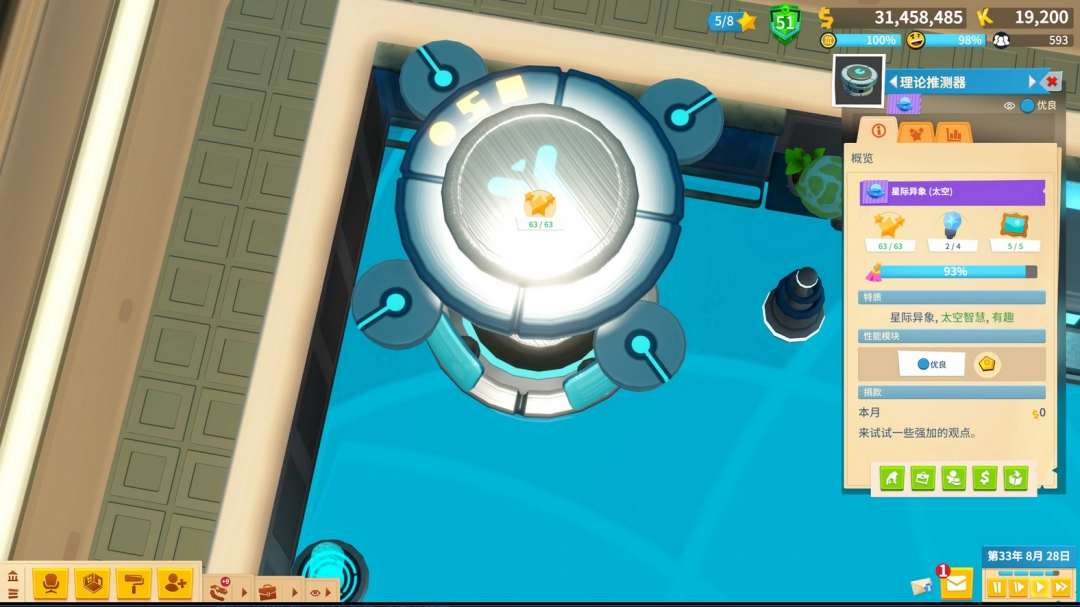Open the bar chart statistics tab
1080x607 pixels.
click(954, 132)
